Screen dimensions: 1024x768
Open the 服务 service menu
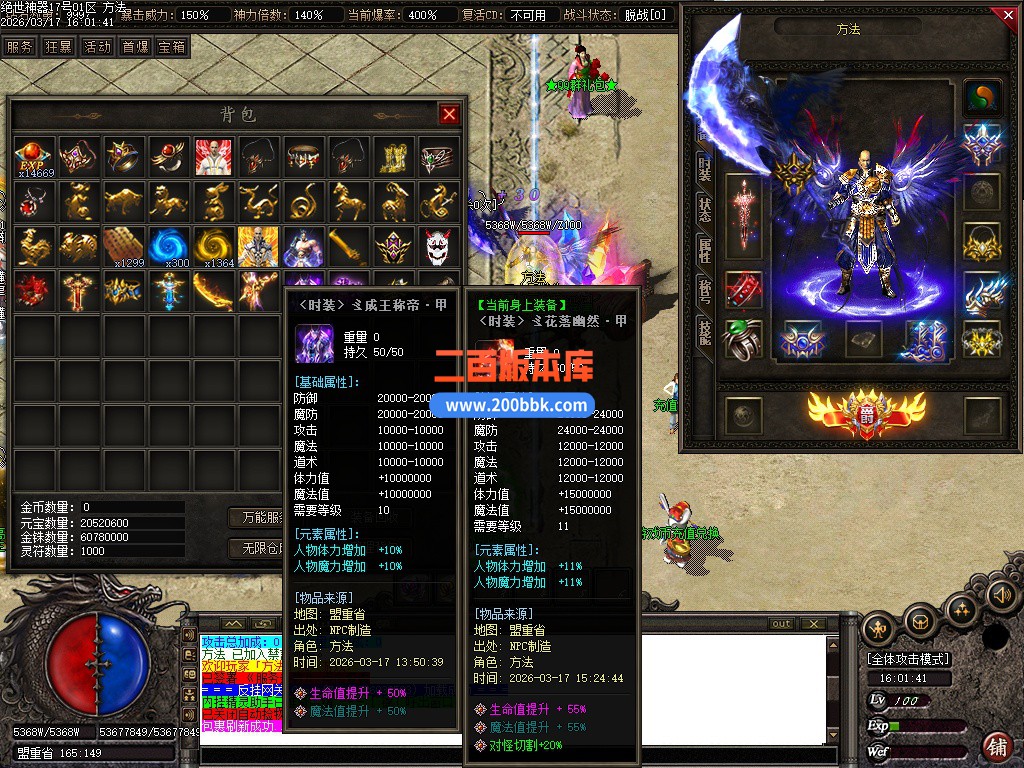[x=19, y=46]
